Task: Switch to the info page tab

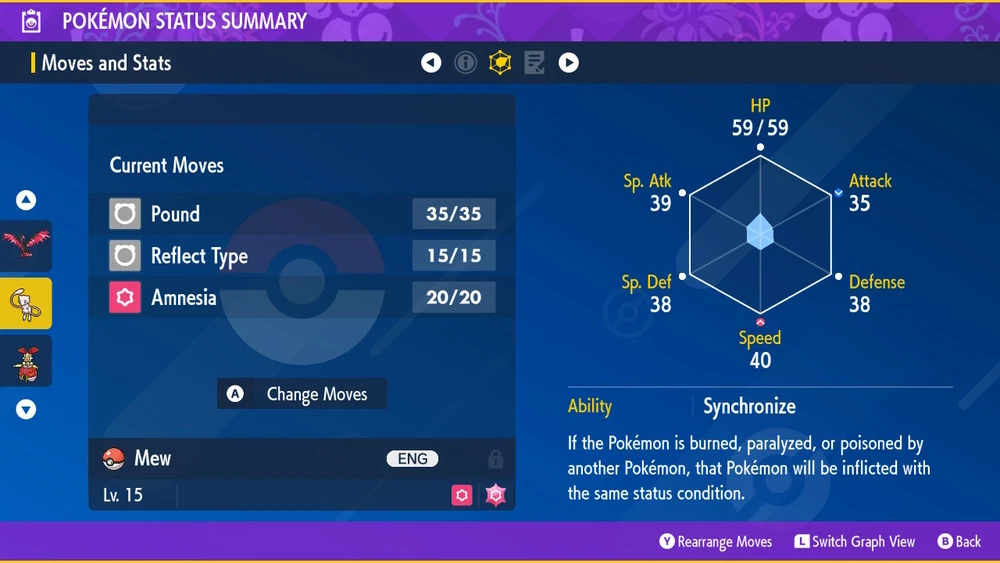Action: click(465, 63)
